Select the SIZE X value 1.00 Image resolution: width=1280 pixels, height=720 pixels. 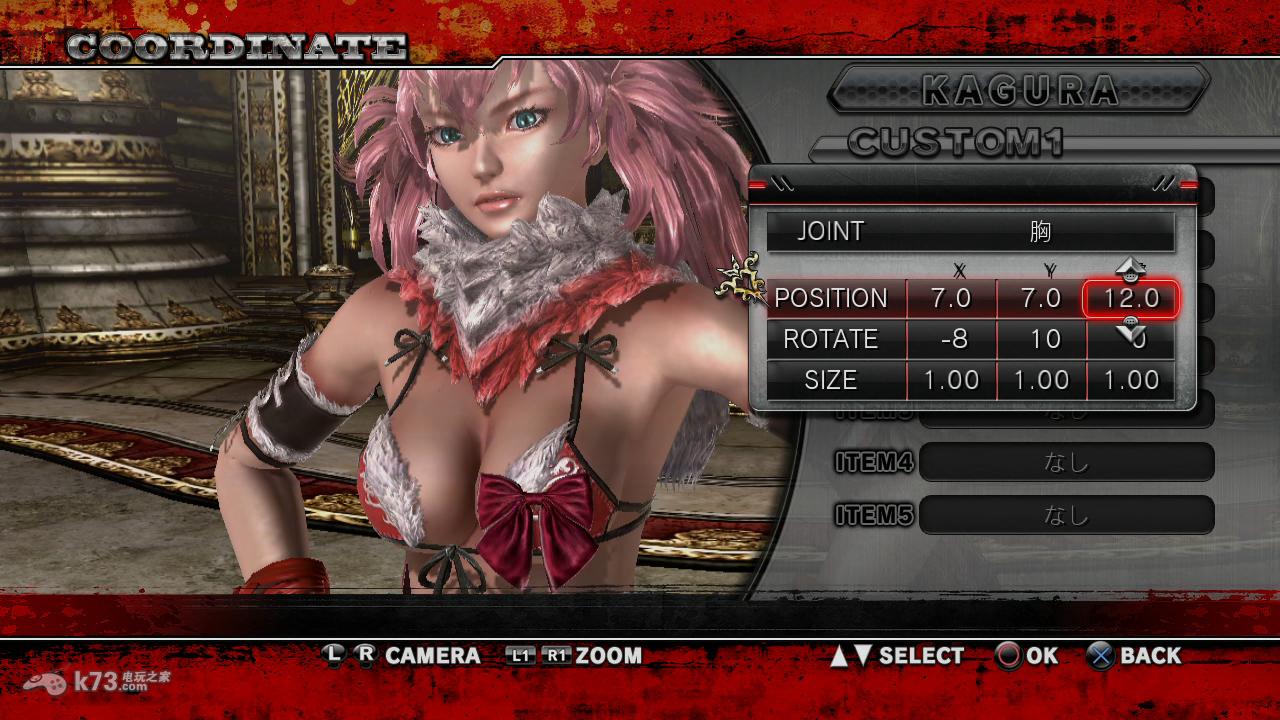pos(952,380)
